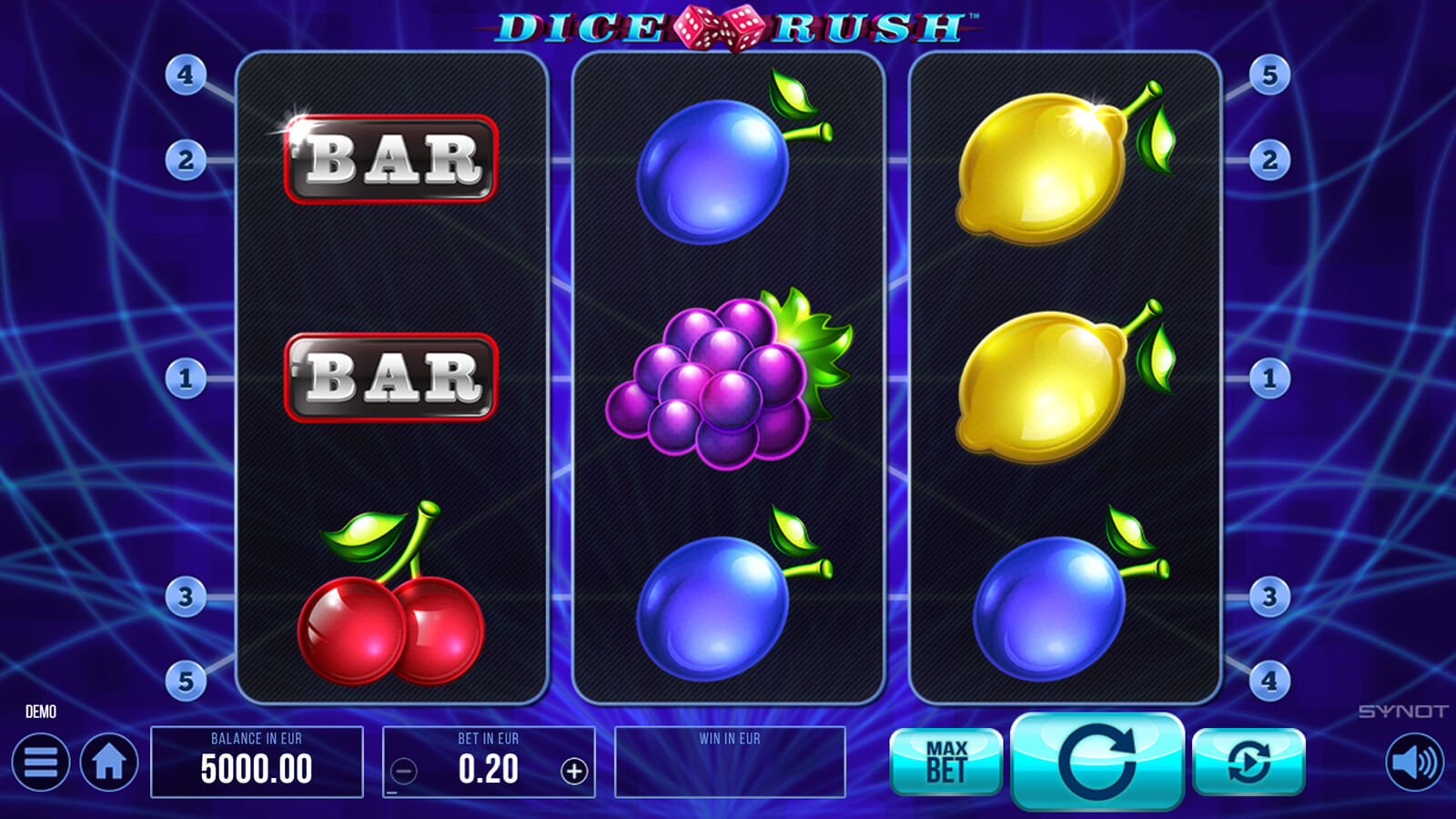Increase the bet with the plus button
The height and width of the screenshot is (819, 1456).
click(x=573, y=772)
